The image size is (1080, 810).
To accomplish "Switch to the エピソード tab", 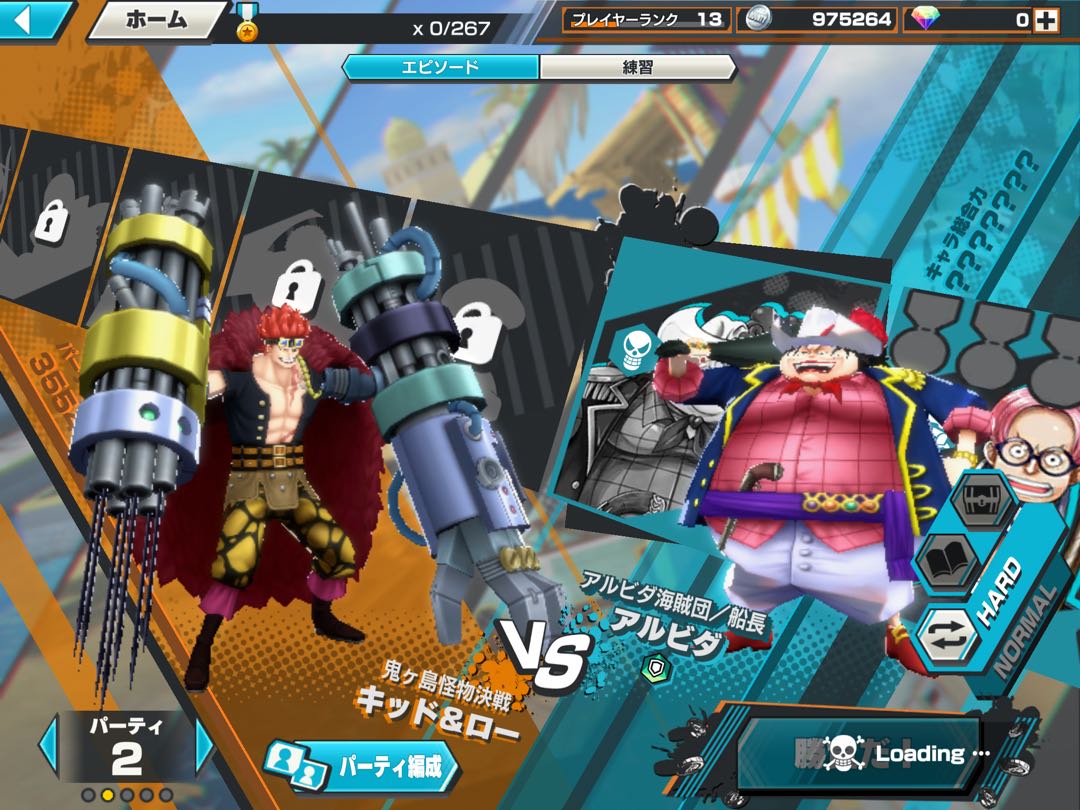I will click(440, 67).
